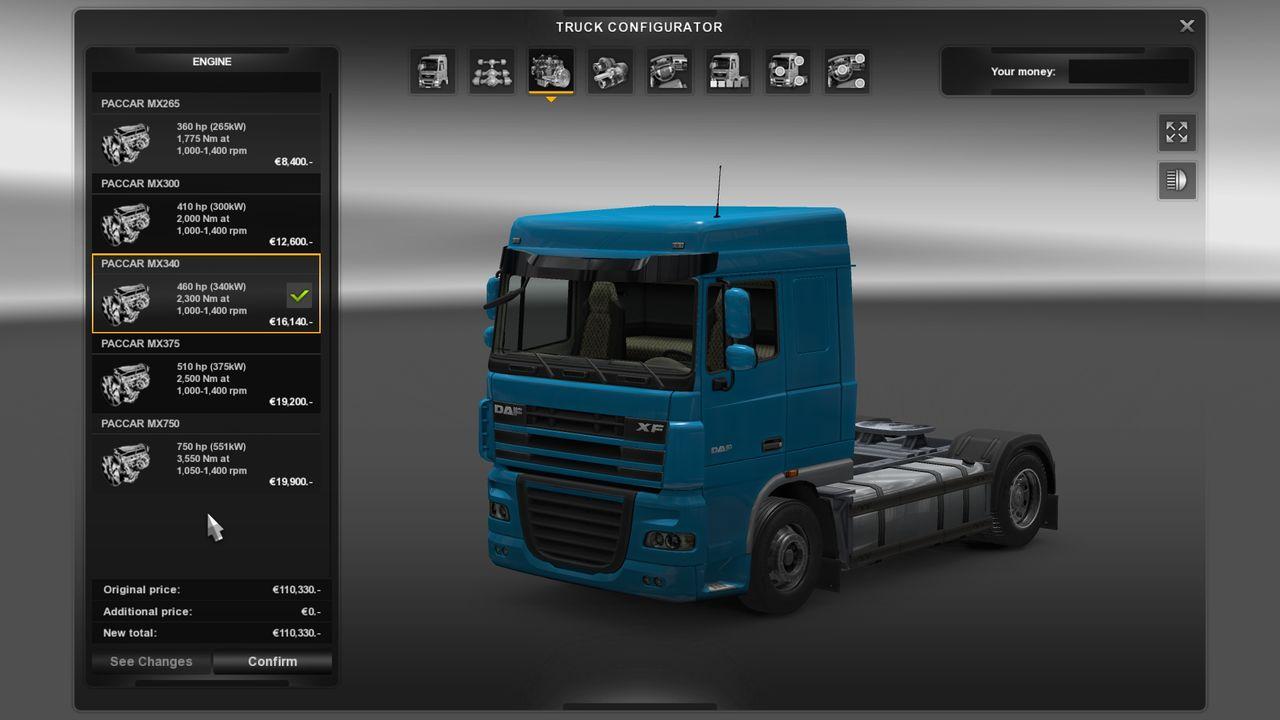Select the PACCAR MX265 engine

coord(206,142)
